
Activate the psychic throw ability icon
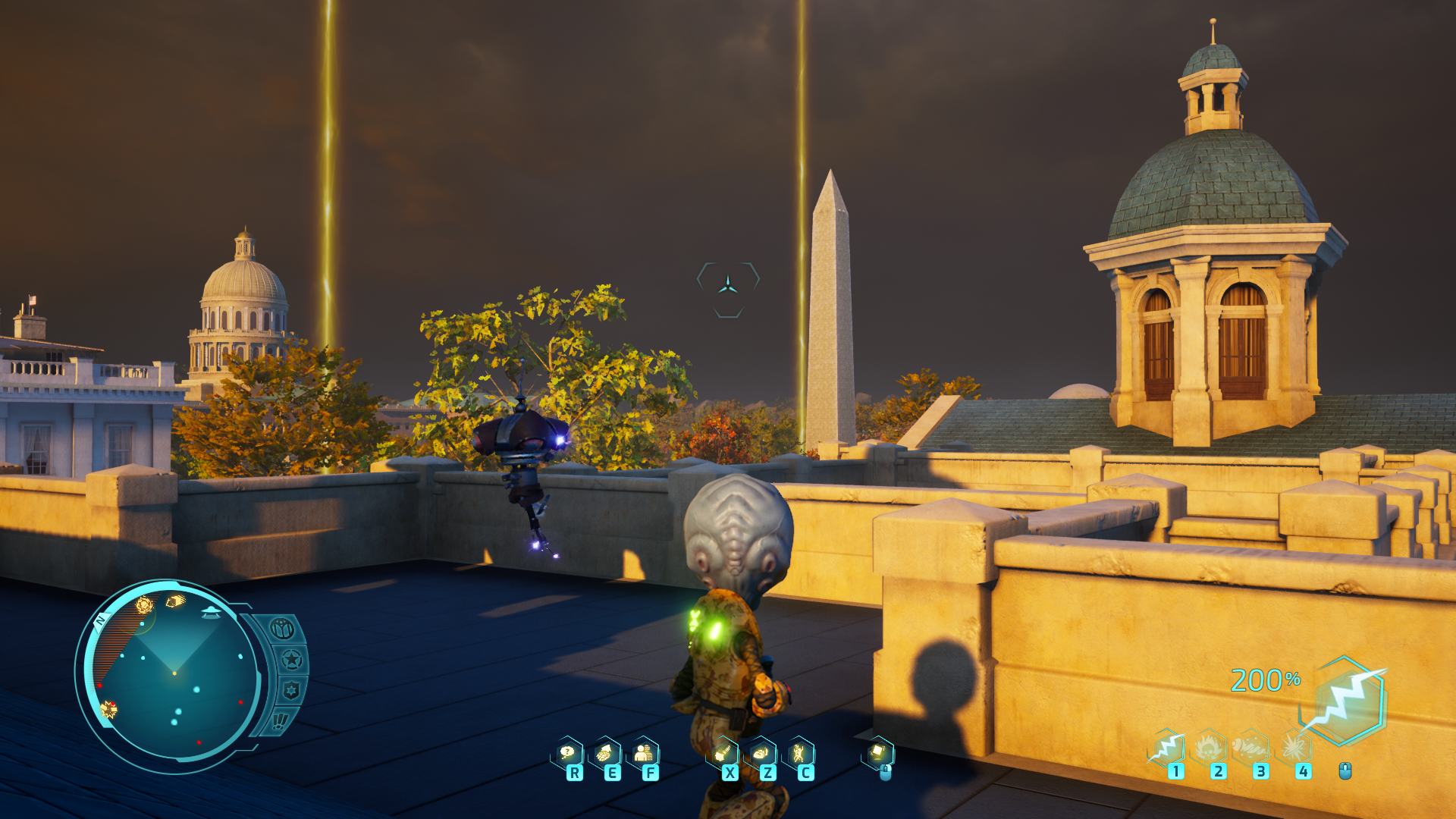[x=723, y=753]
